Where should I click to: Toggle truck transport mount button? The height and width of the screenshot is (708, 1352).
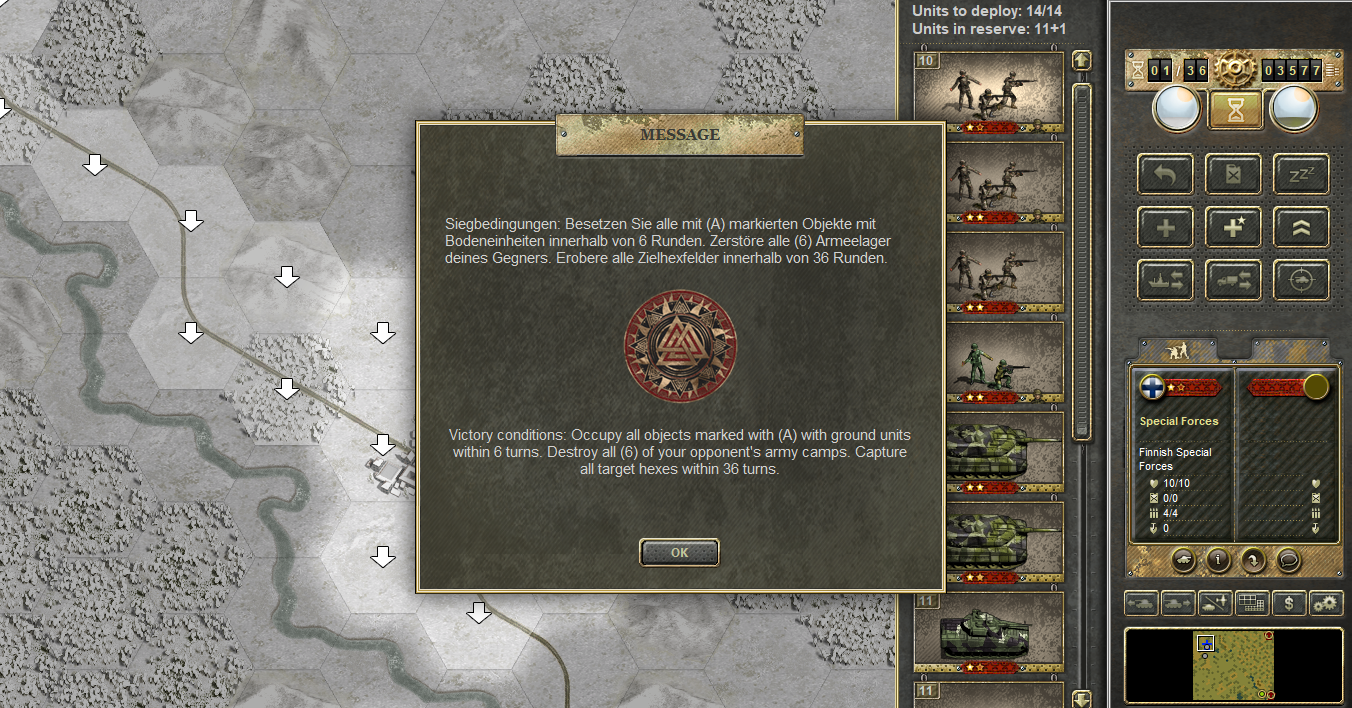click(x=1233, y=281)
